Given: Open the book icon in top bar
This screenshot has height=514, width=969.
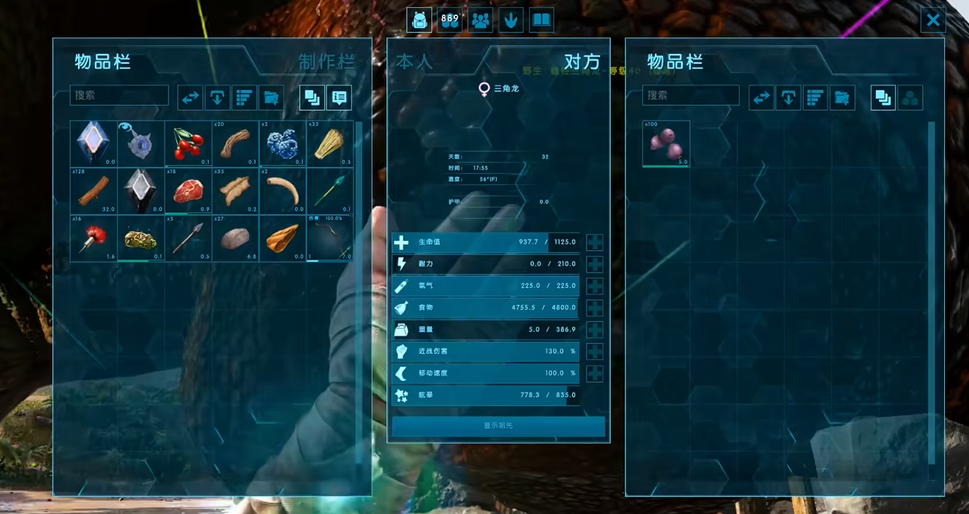Looking at the screenshot, I should coord(541,19).
